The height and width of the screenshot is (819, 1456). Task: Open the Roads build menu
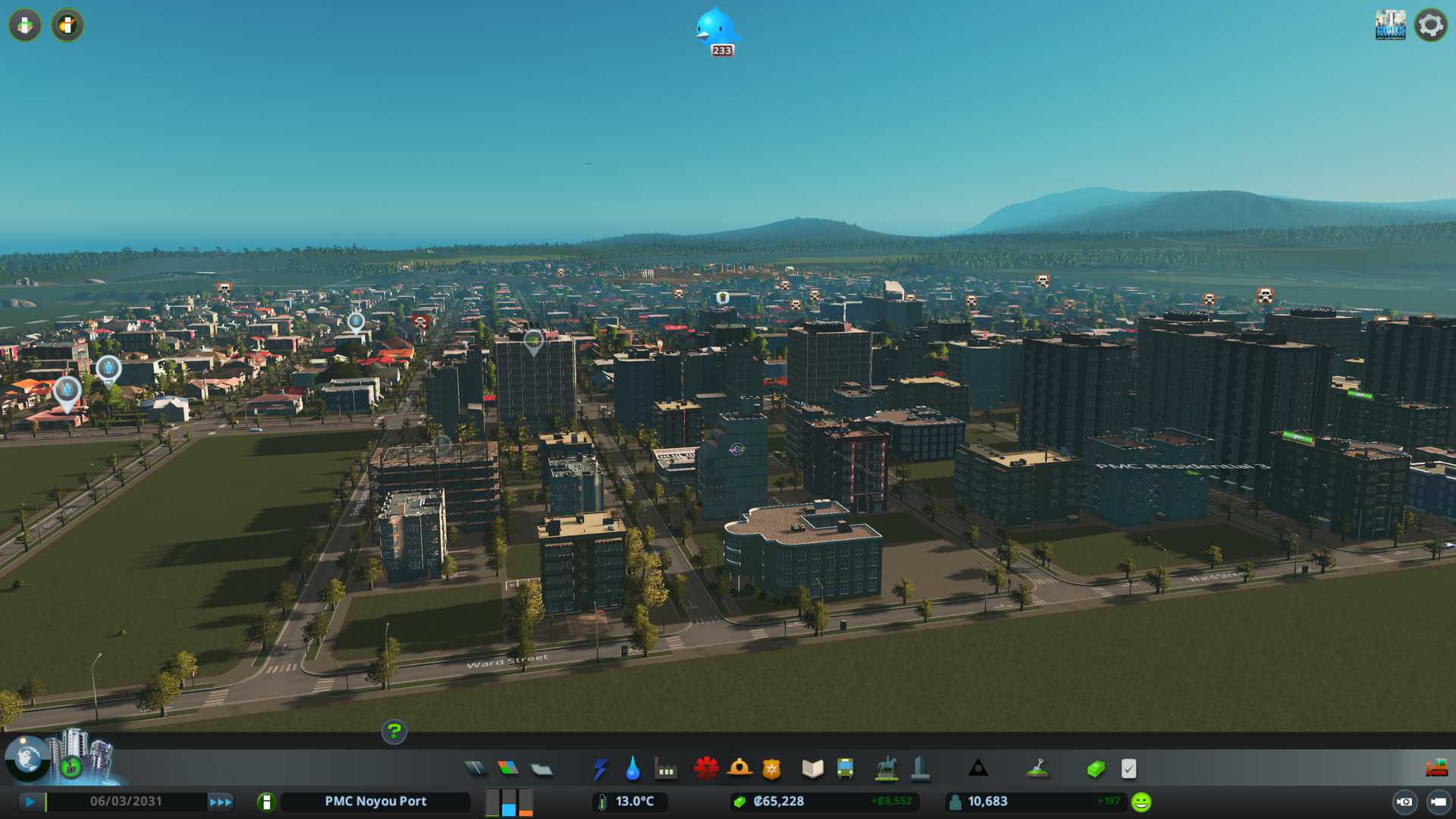pyautogui.click(x=475, y=769)
